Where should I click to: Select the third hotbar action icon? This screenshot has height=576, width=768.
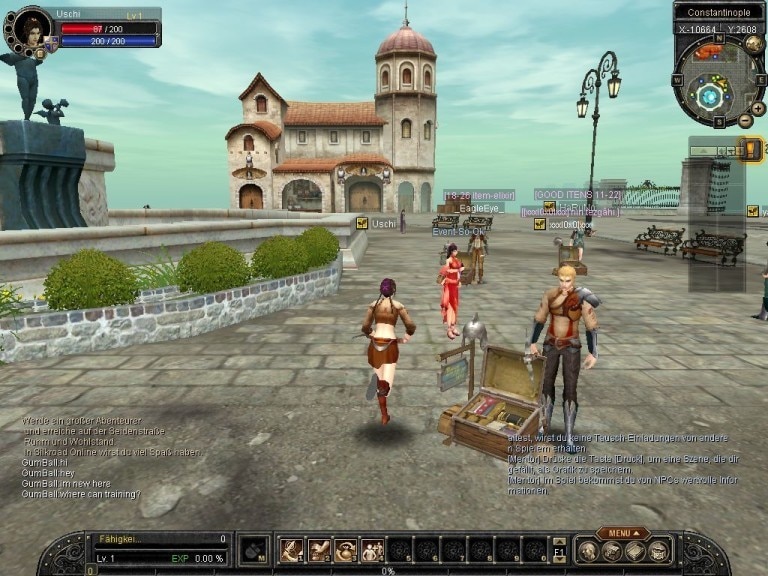click(346, 550)
